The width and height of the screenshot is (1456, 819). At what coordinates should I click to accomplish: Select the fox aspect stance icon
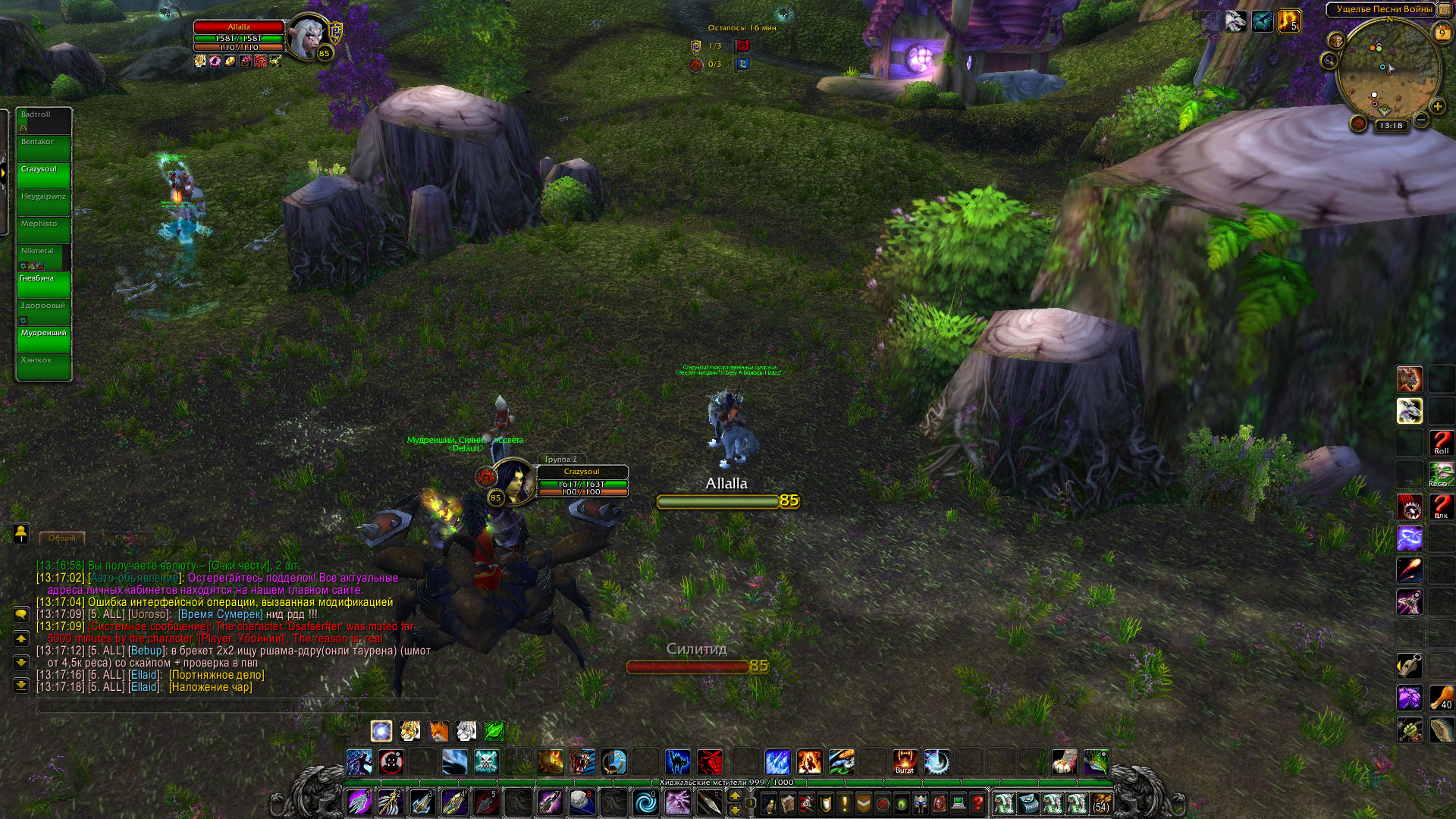(438, 731)
